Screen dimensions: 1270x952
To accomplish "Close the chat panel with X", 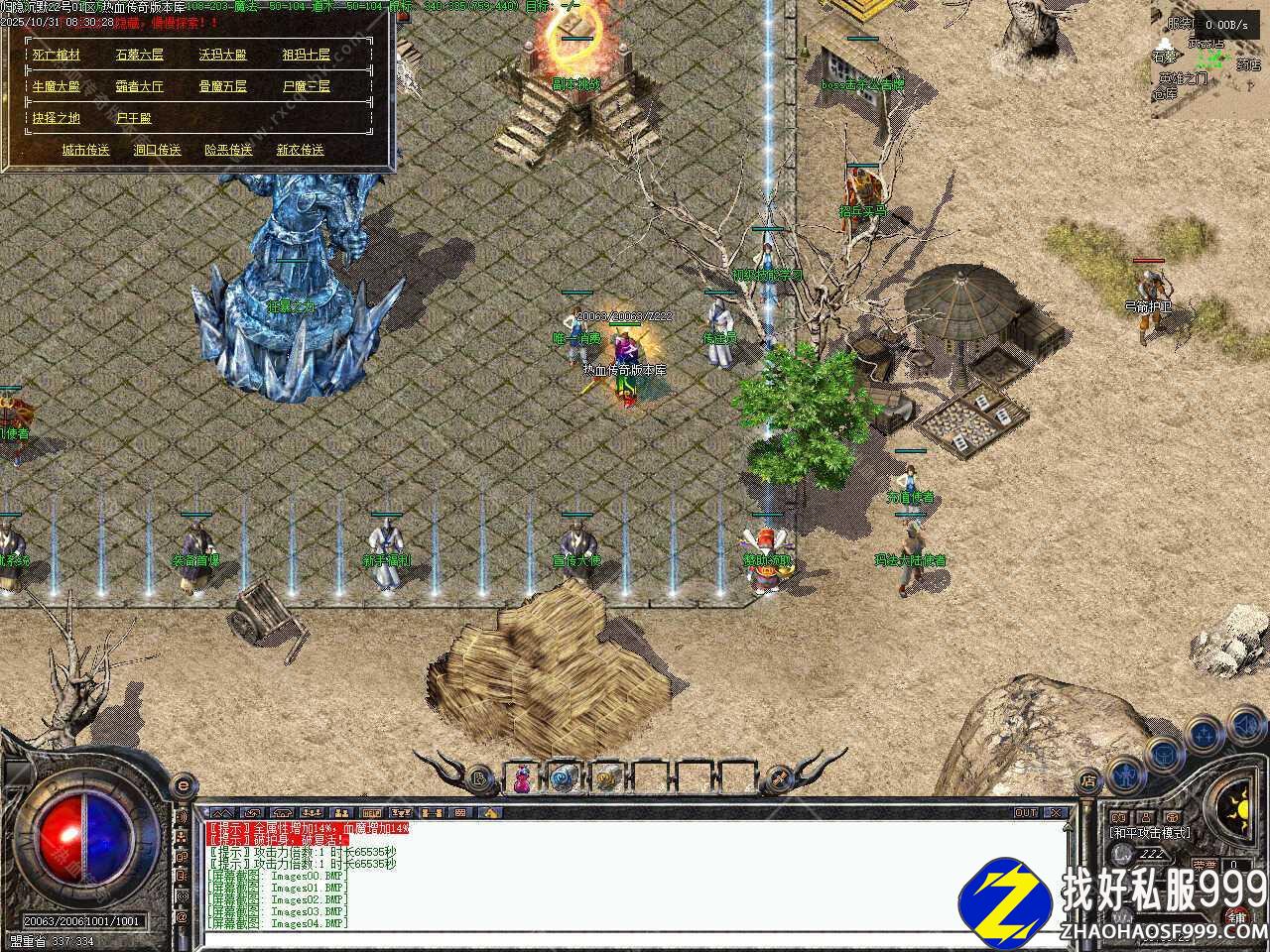I will point(1056,813).
